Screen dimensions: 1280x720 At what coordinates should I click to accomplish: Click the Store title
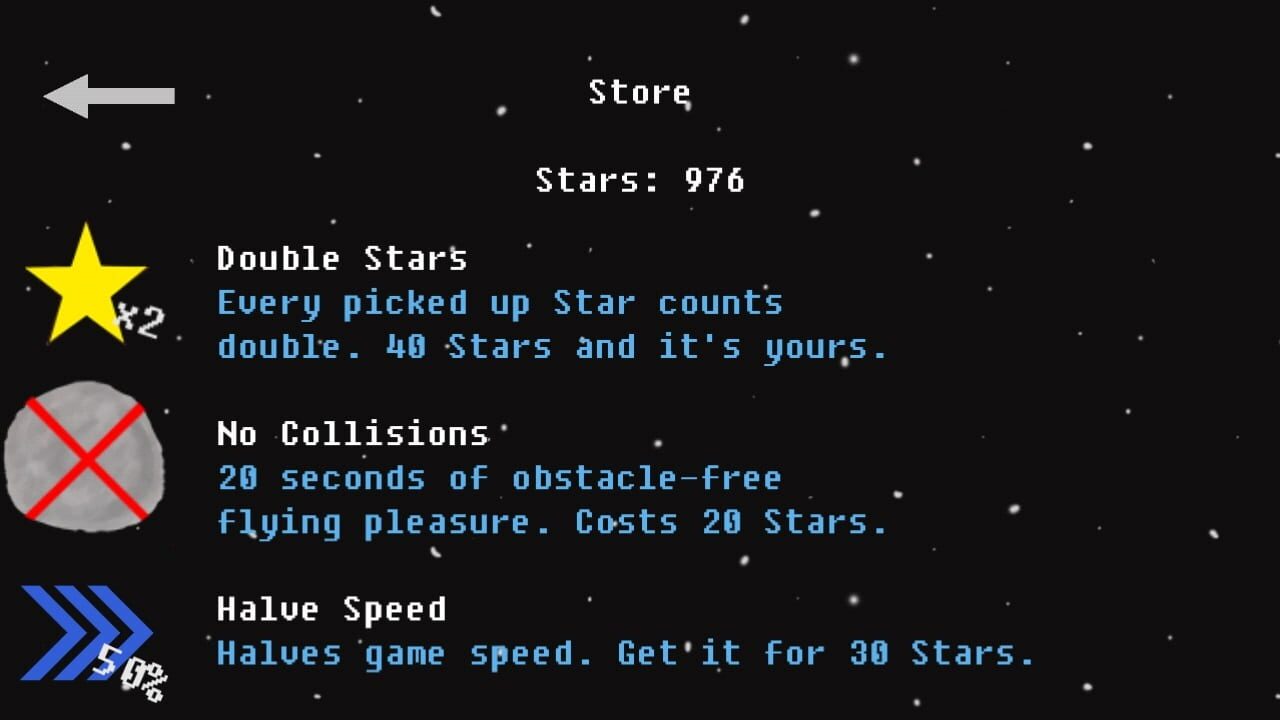click(639, 92)
